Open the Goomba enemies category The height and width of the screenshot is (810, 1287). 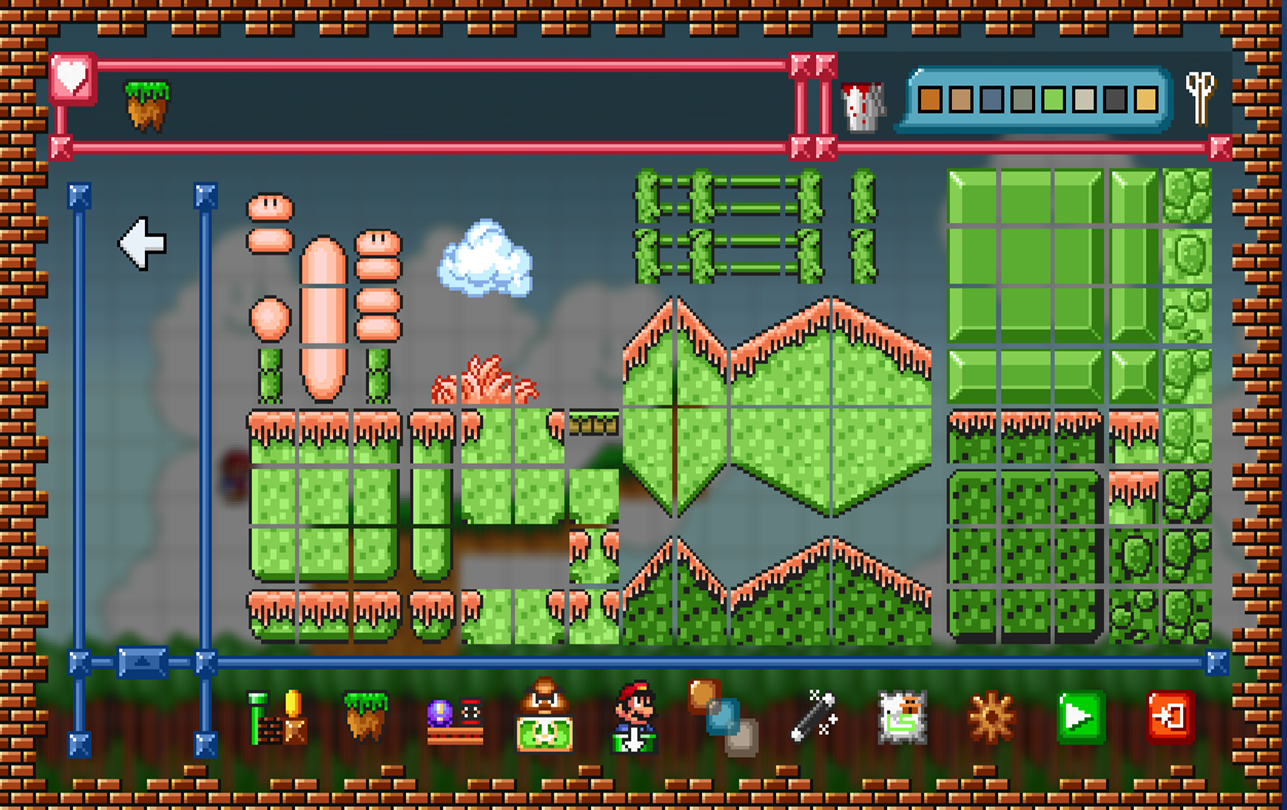(544, 716)
